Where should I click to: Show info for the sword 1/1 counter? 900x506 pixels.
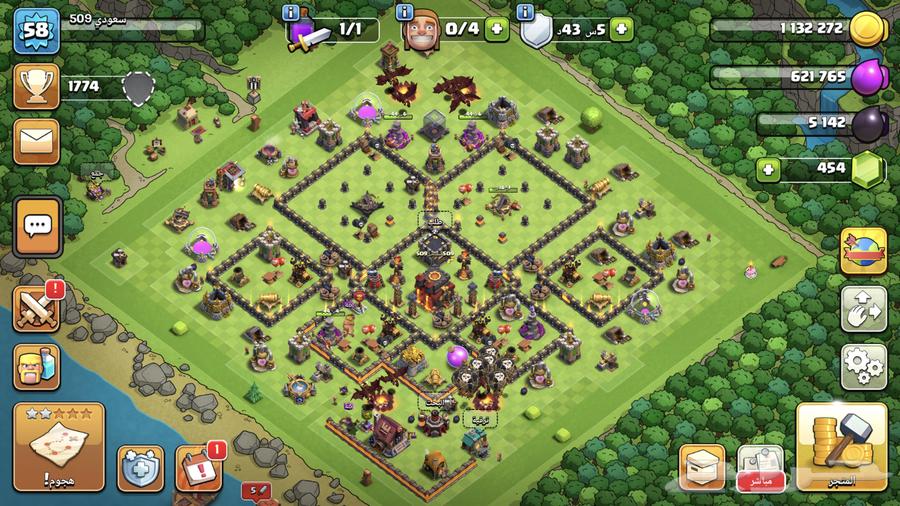click(290, 12)
